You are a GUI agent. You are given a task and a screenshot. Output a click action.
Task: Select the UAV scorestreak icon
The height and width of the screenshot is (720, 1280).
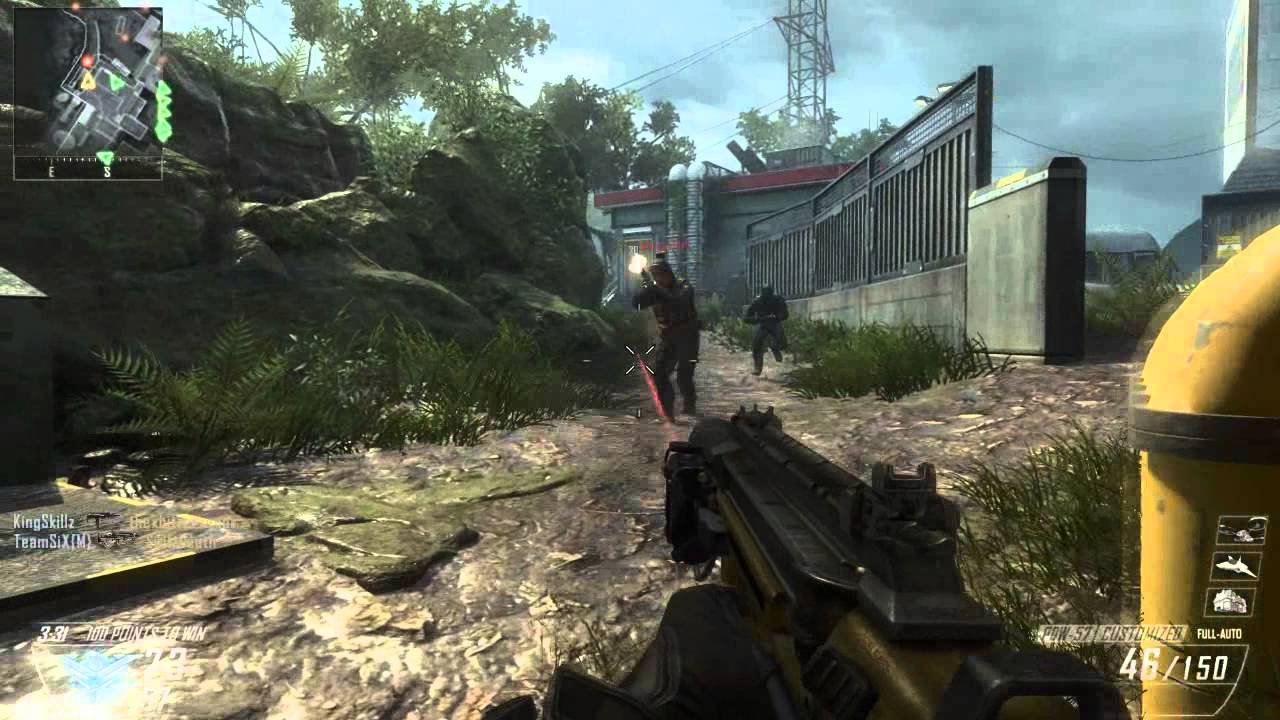coord(1244,531)
